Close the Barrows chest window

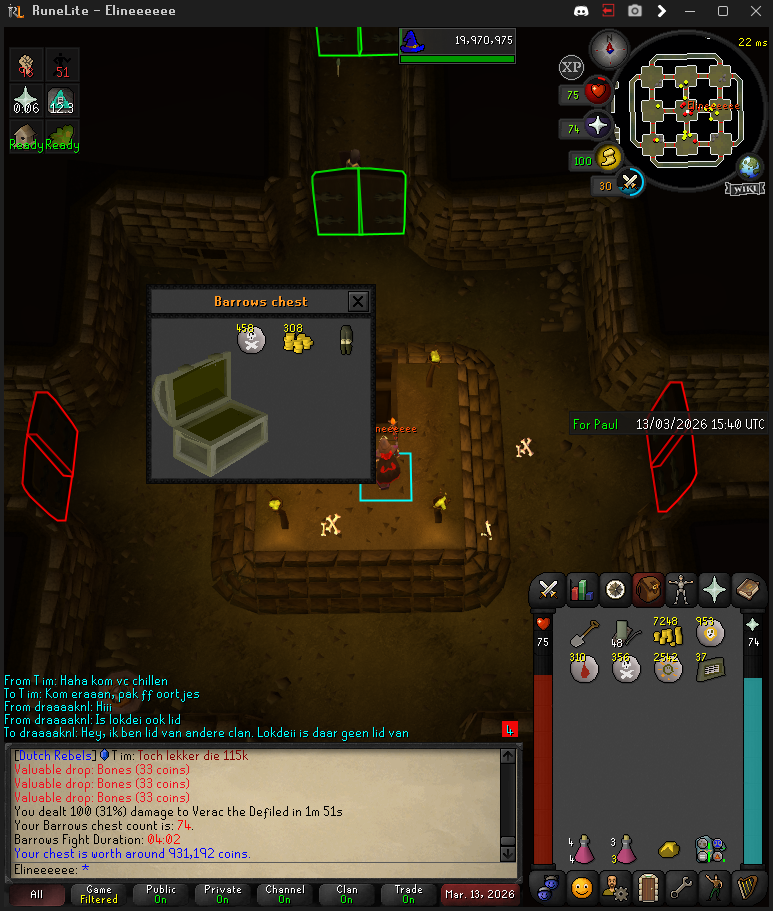coord(358,301)
